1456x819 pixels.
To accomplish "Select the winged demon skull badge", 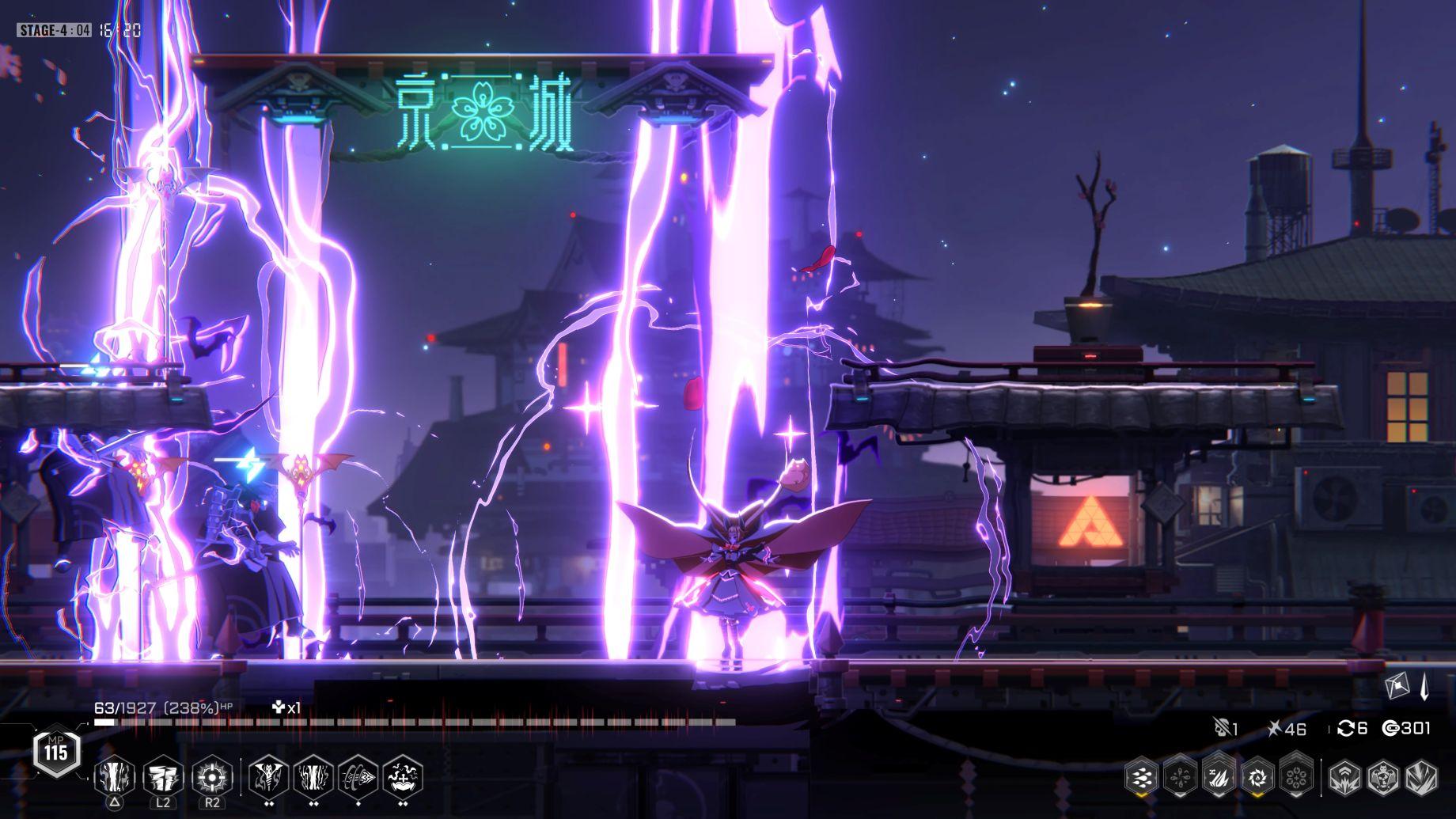I will point(1382,778).
